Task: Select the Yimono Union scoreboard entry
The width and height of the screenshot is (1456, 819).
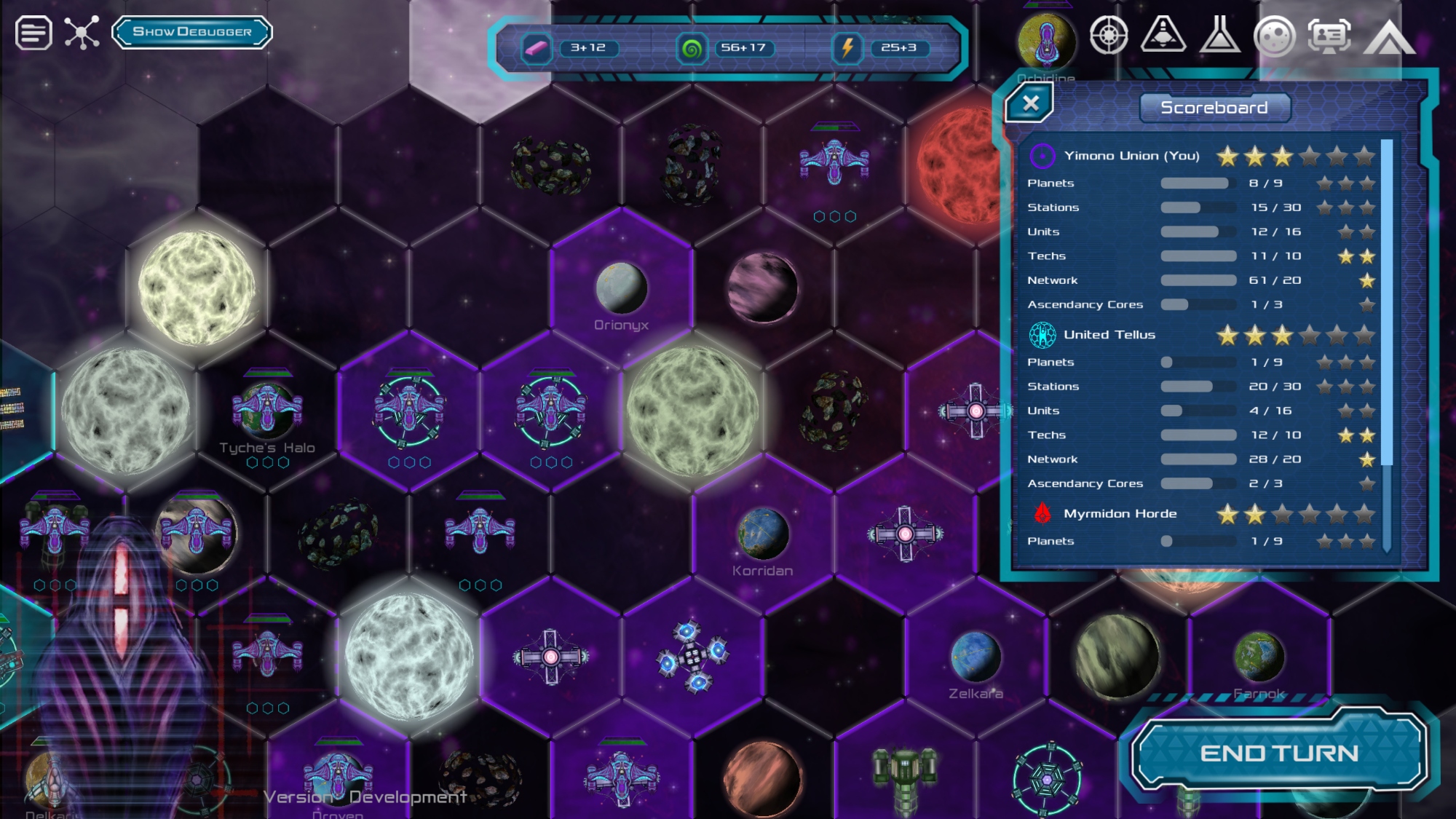Action: (x=1131, y=156)
